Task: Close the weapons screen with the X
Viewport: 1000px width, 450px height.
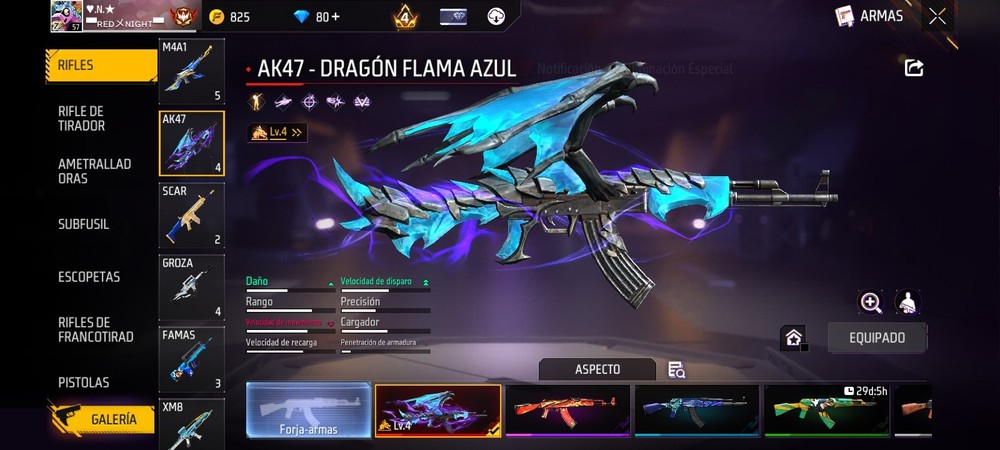Action: coord(937,16)
